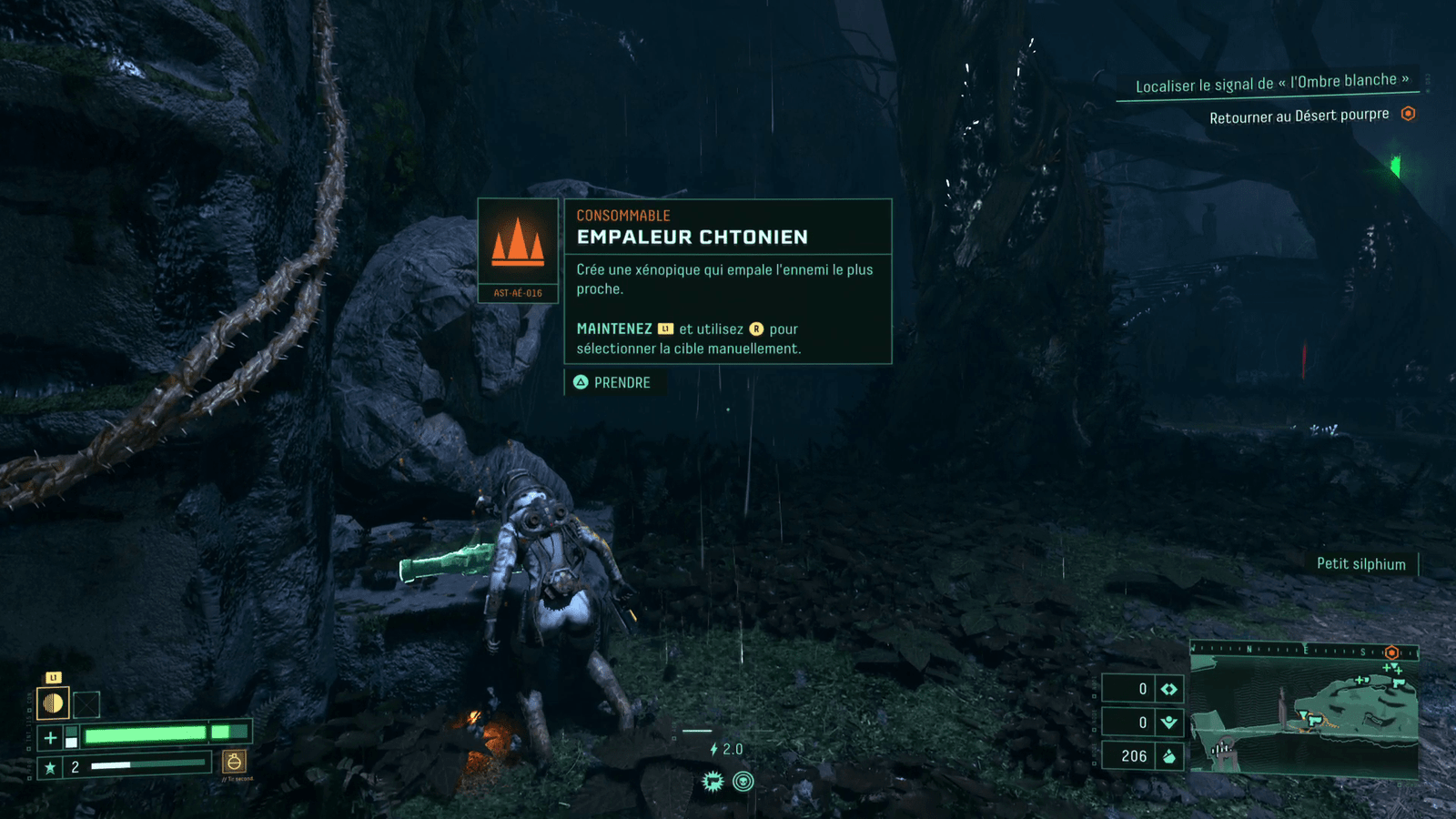Viewport: 1456px width, 819px height.
Task: Click the orange hexagon objective marker on compass
Action: [x=1391, y=652]
